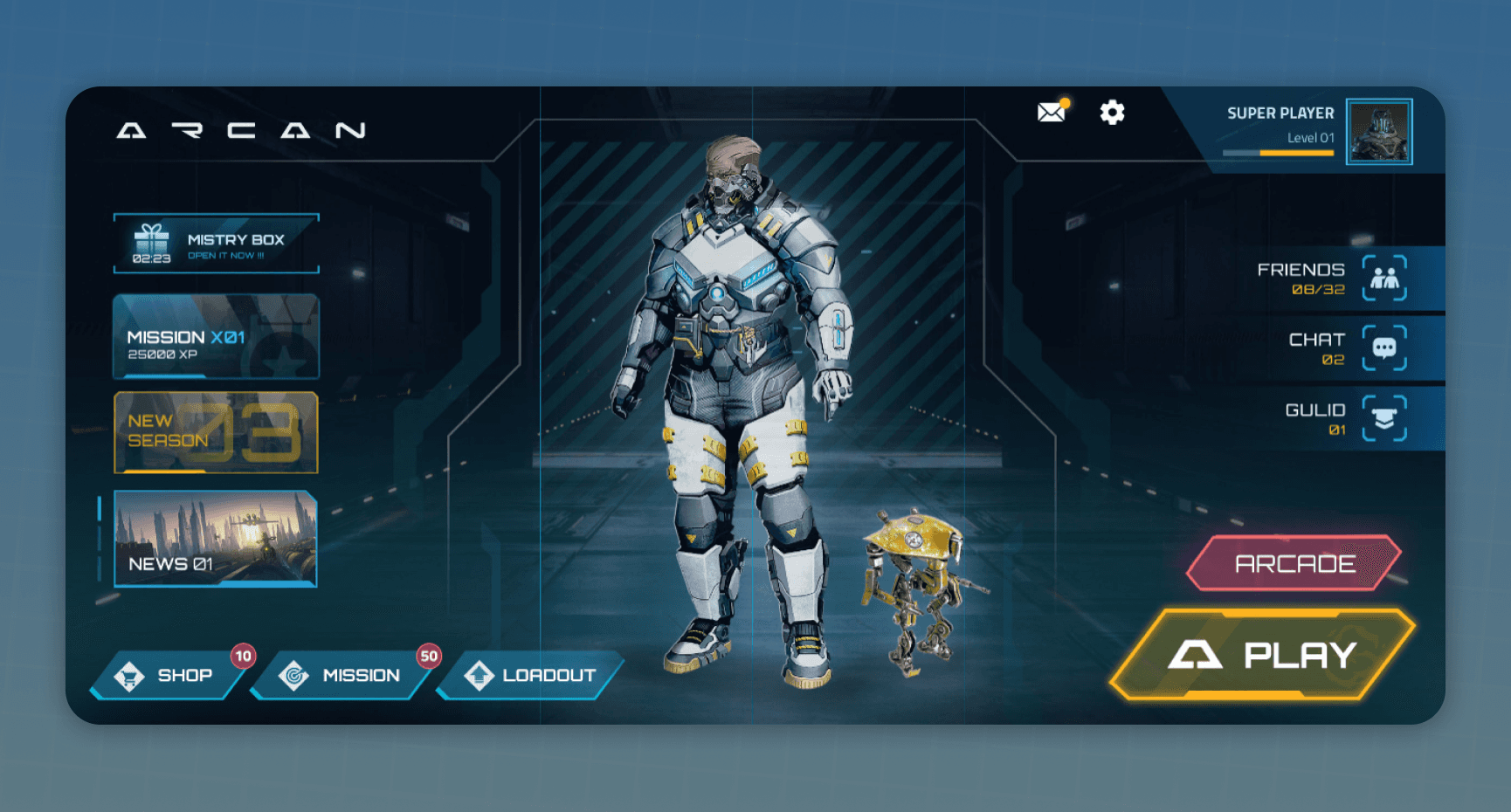Open the News 01 thumbnail
This screenshot has height=812, width=1511.
click(x=216, y=539)
